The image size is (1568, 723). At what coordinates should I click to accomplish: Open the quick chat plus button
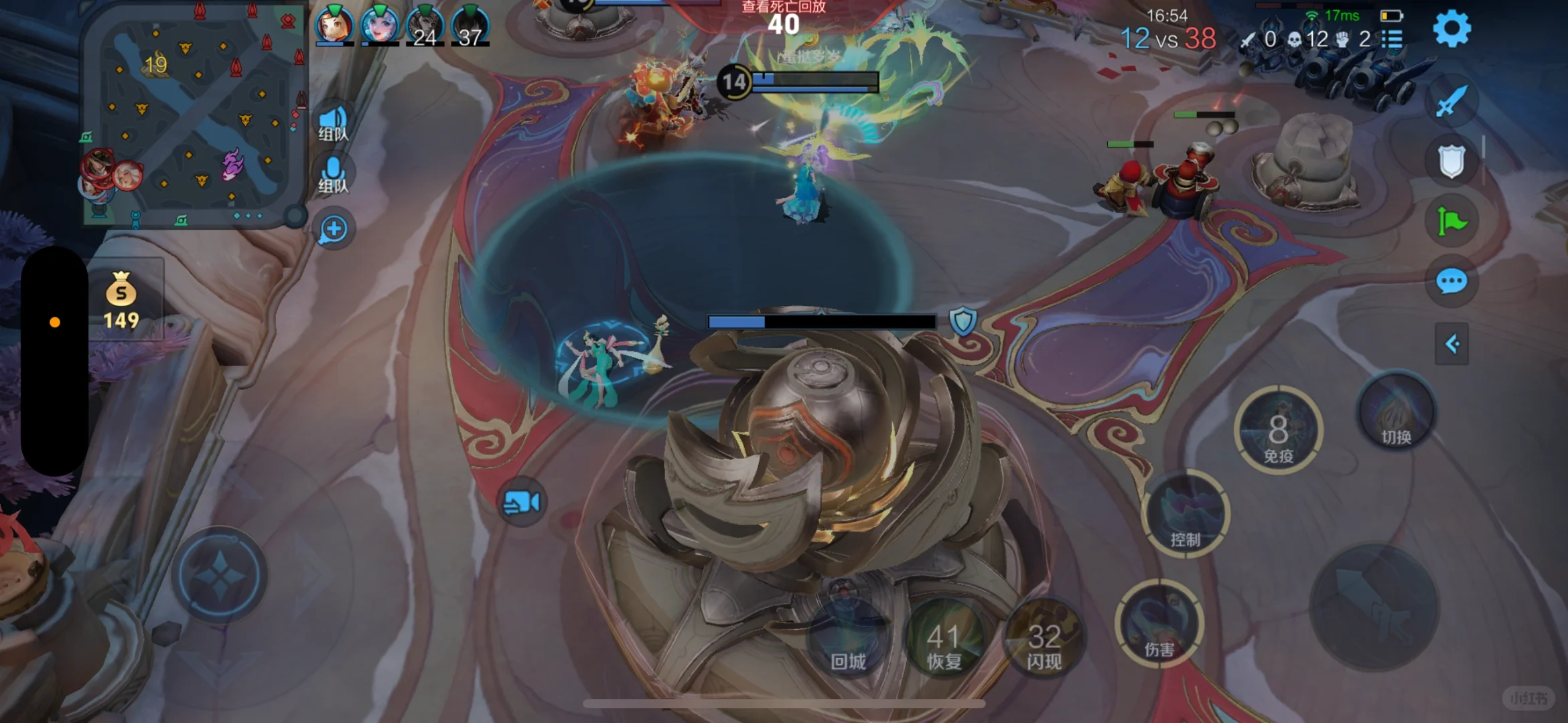tap(334, 229)
